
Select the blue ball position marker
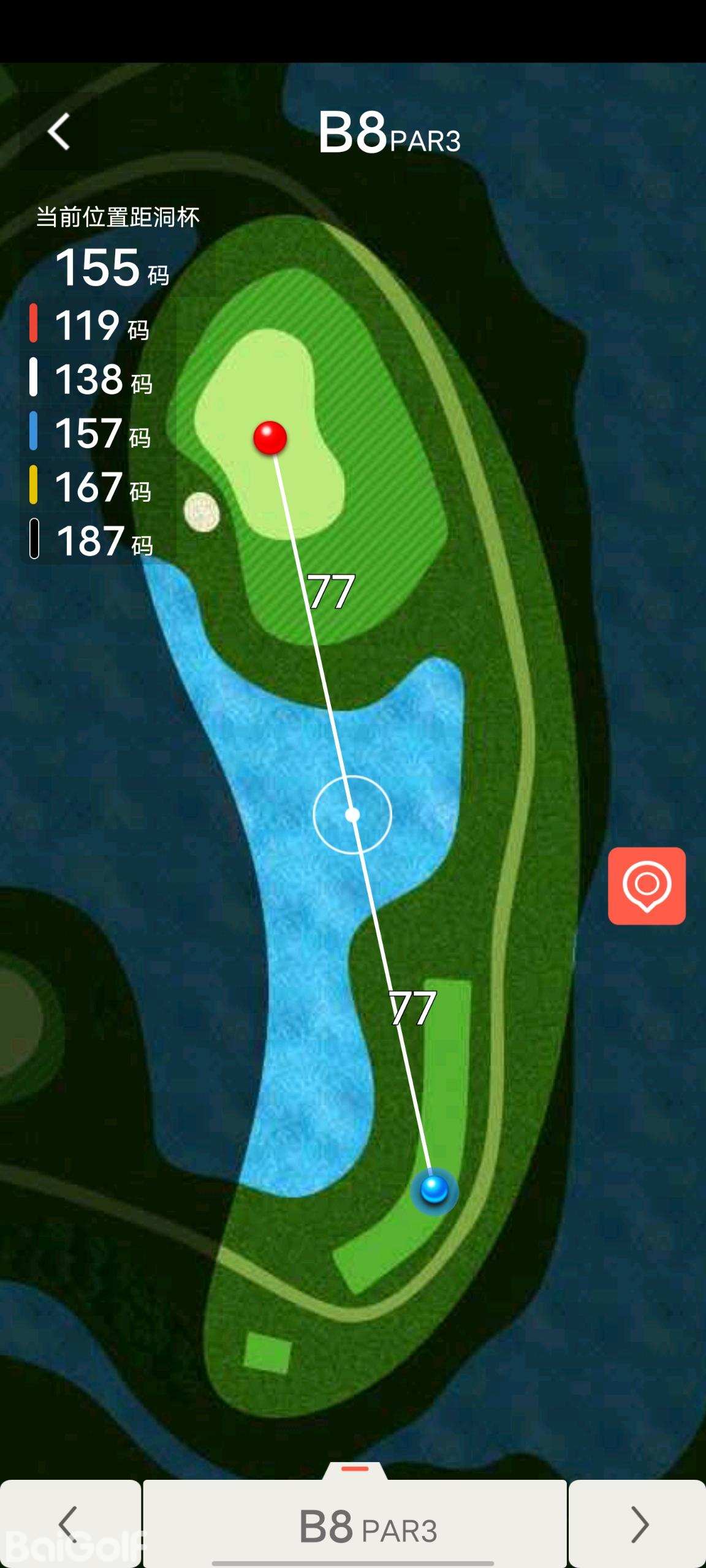click(435, 1189)
